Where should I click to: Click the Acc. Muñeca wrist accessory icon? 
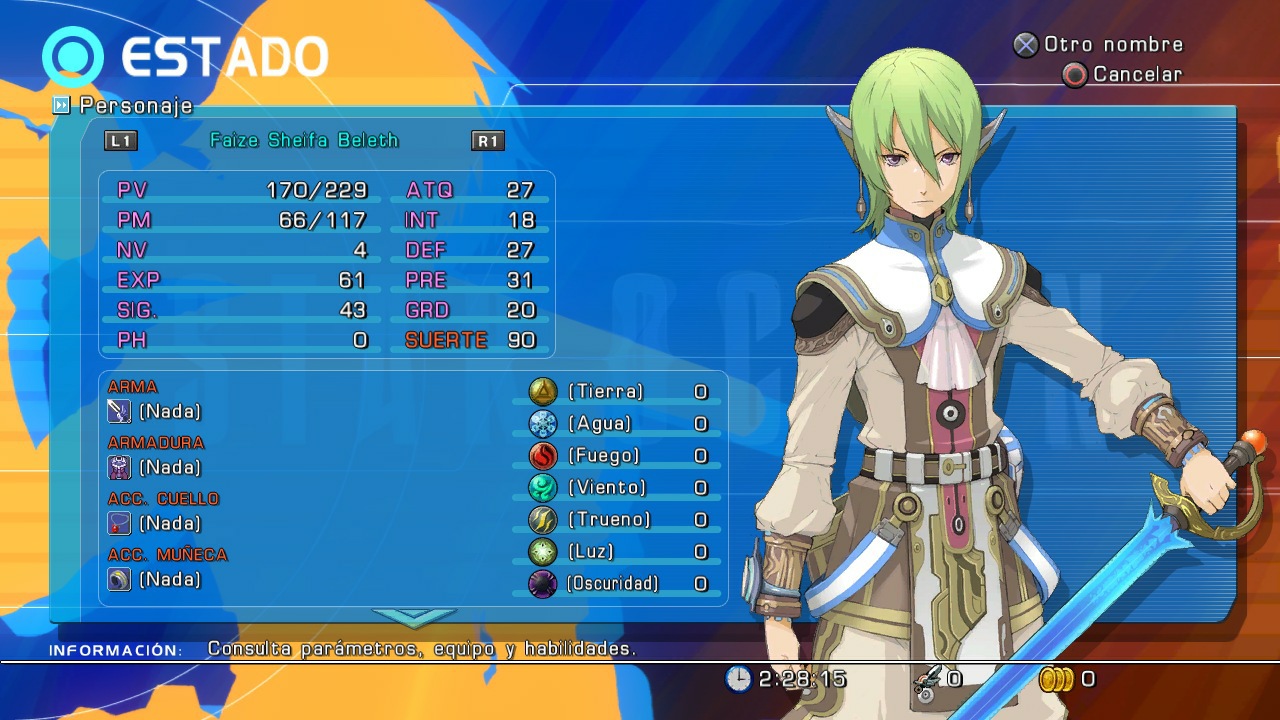tap(119, 578)
